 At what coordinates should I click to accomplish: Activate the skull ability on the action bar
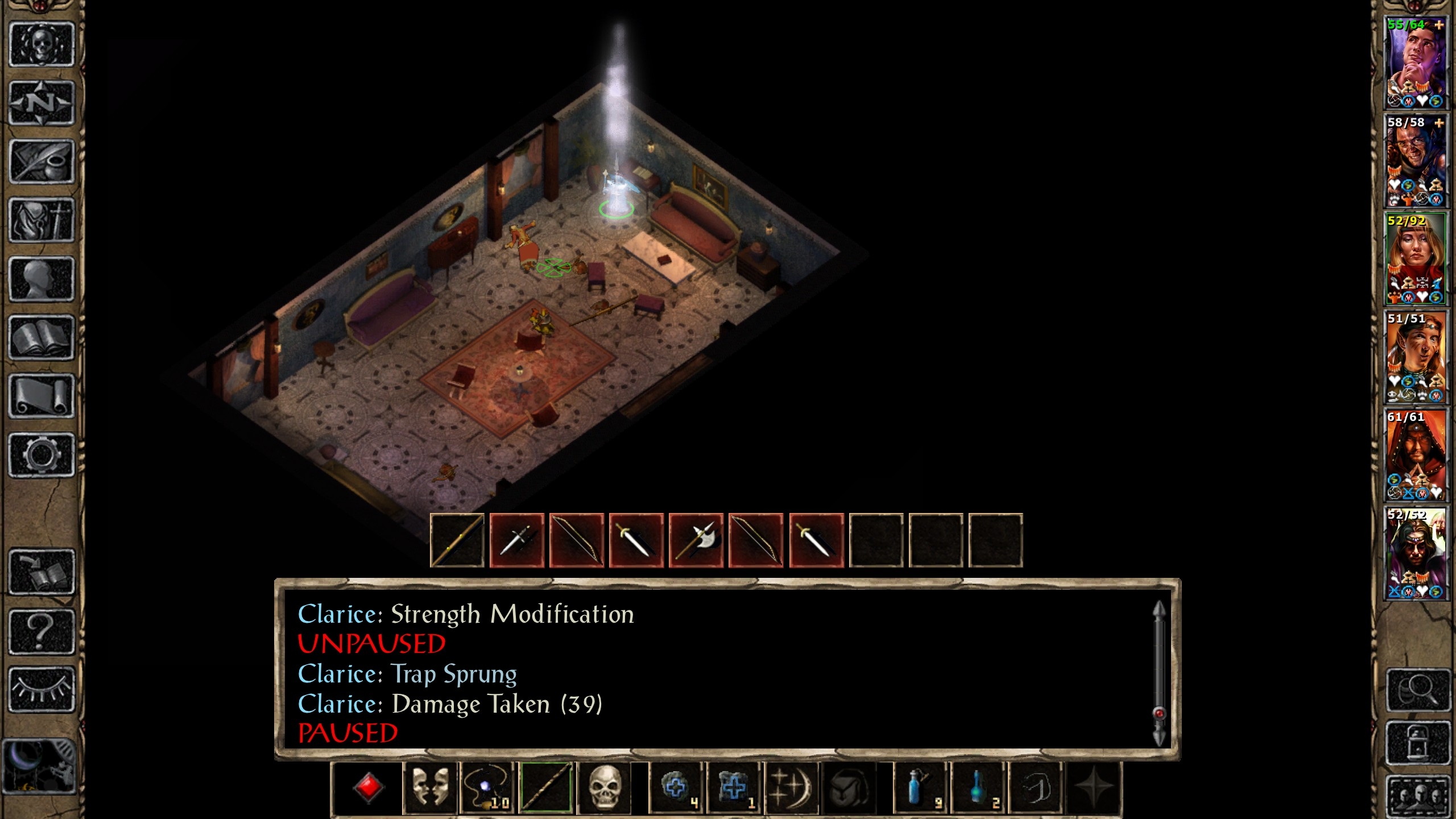coord(605,788)
